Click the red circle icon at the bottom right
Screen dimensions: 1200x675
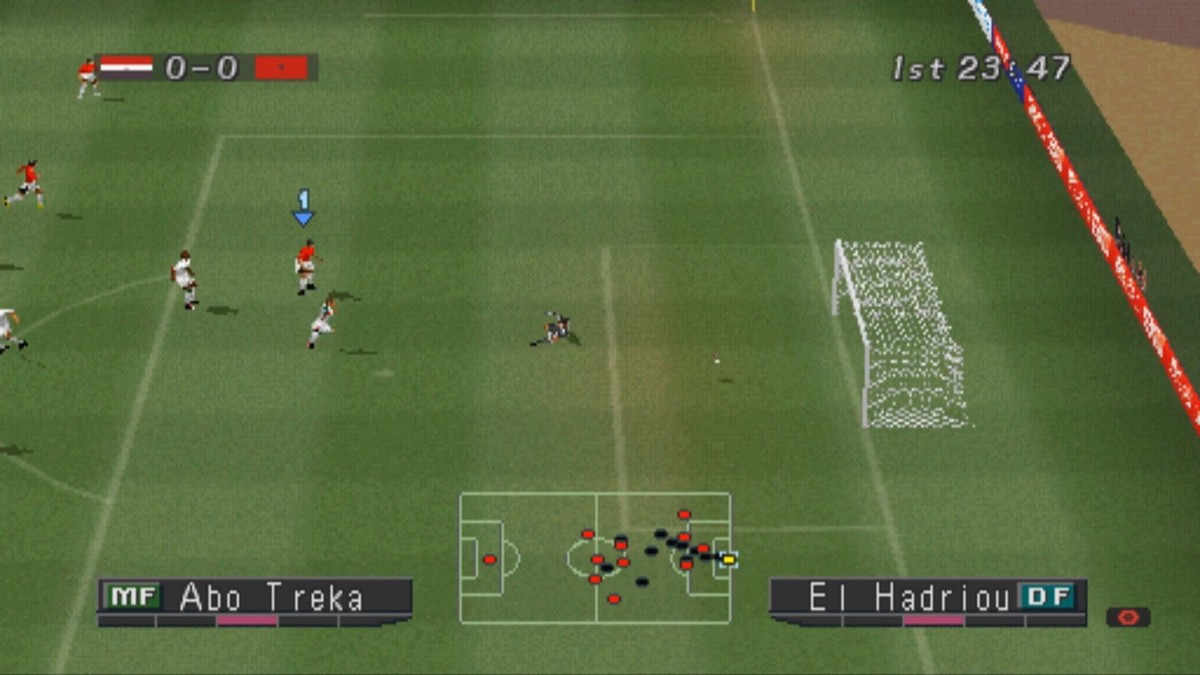1128,617
